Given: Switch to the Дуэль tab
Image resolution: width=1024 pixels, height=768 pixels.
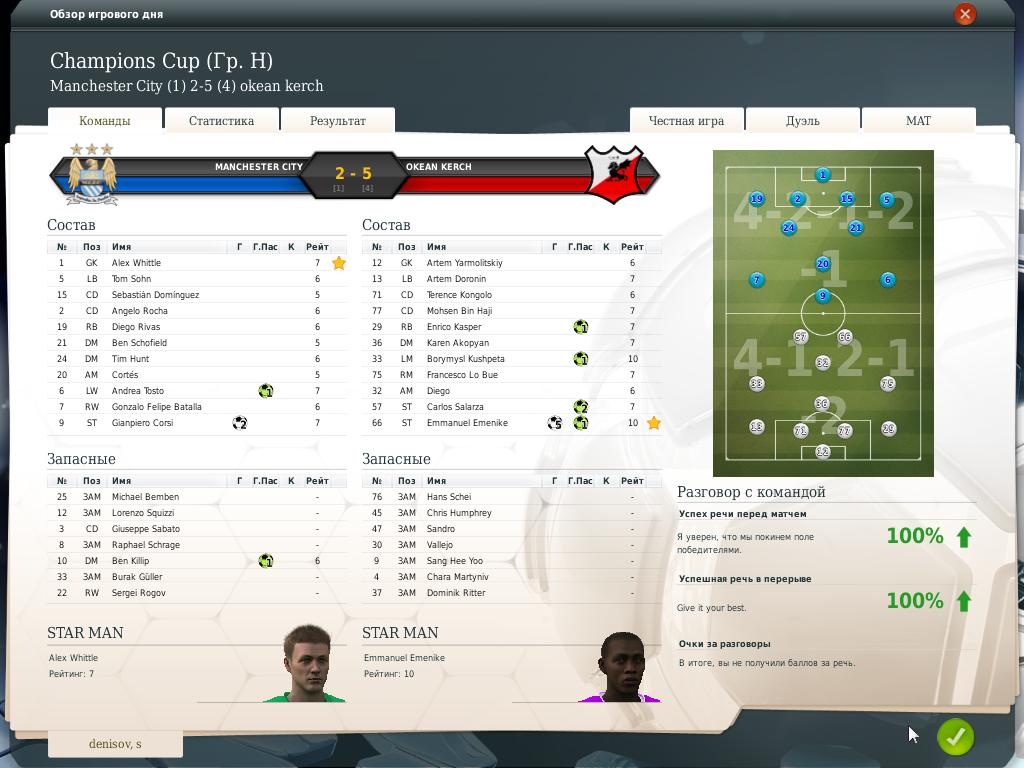Looking at the screenshot, I should click(x=802, y=121).
